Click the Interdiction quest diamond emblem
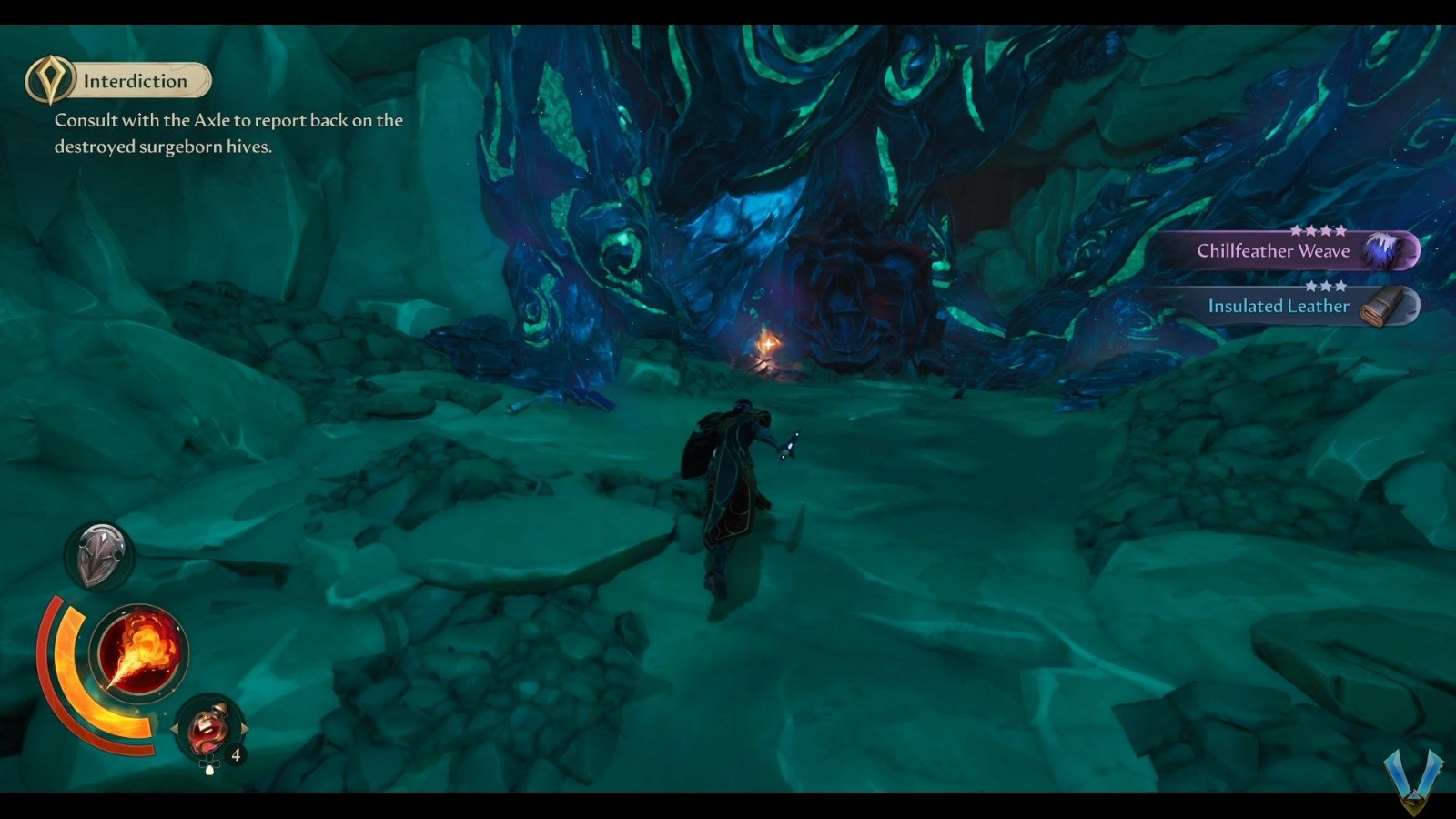Image resolution: width=1456 pixels, height=819 pixels. (52, 79)
